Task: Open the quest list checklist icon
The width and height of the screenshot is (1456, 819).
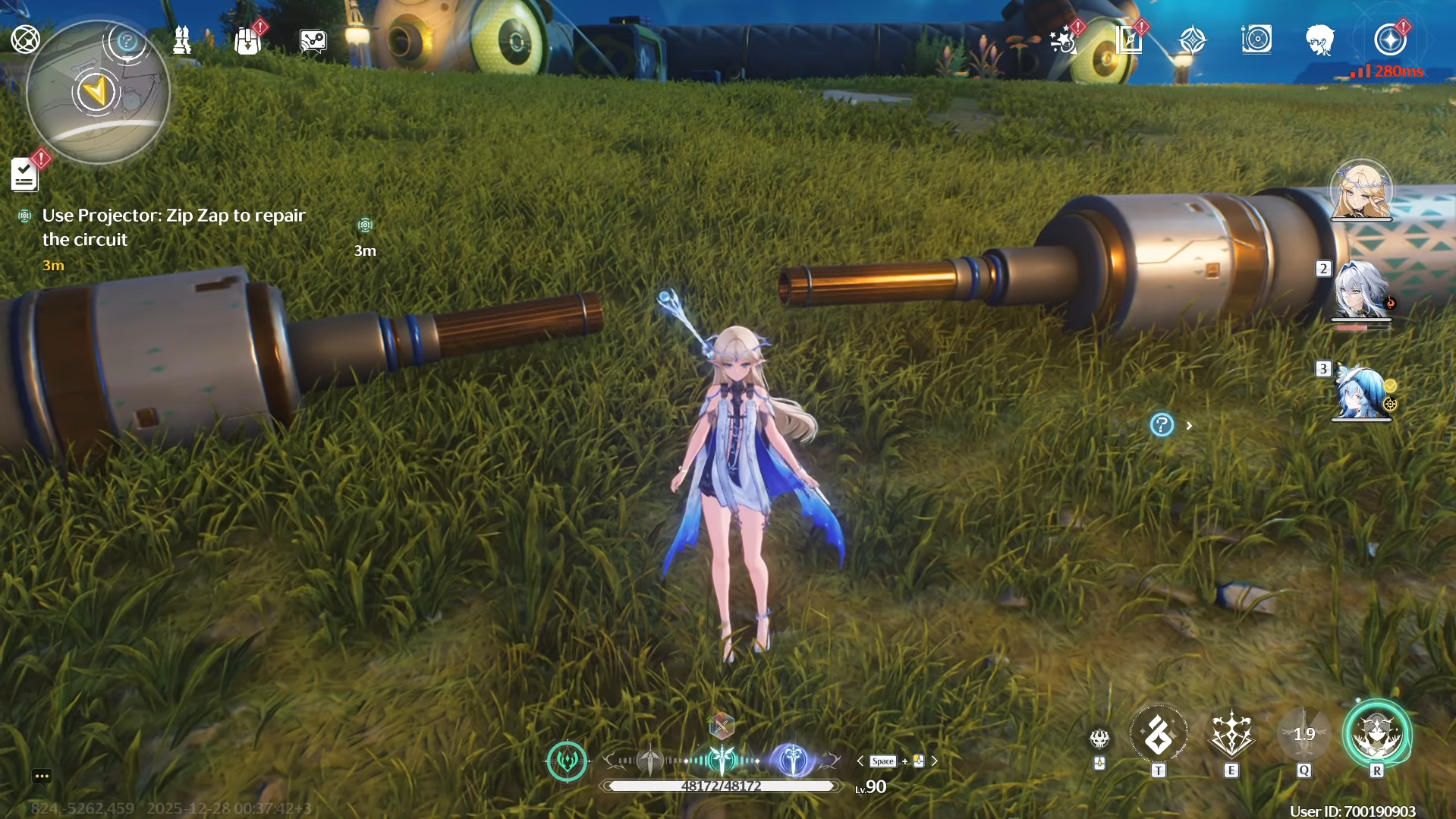Action: point(24,175)
